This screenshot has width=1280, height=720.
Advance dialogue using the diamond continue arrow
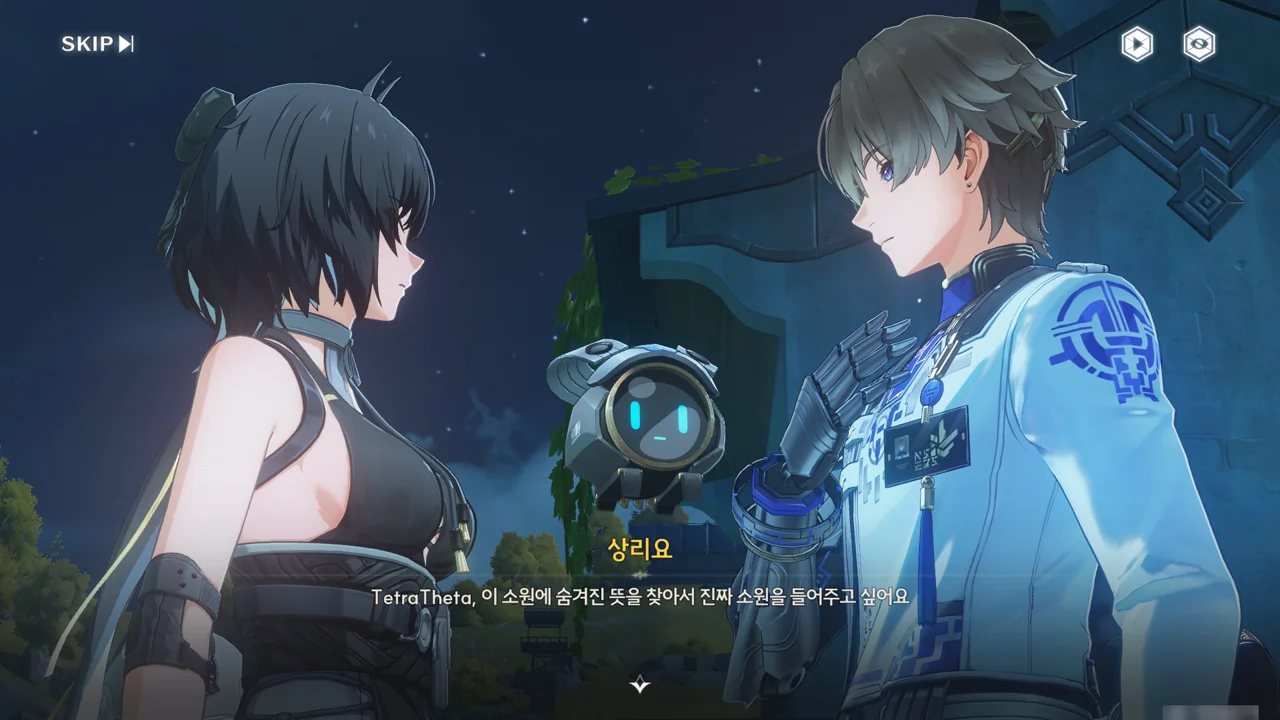click(640, 684)
